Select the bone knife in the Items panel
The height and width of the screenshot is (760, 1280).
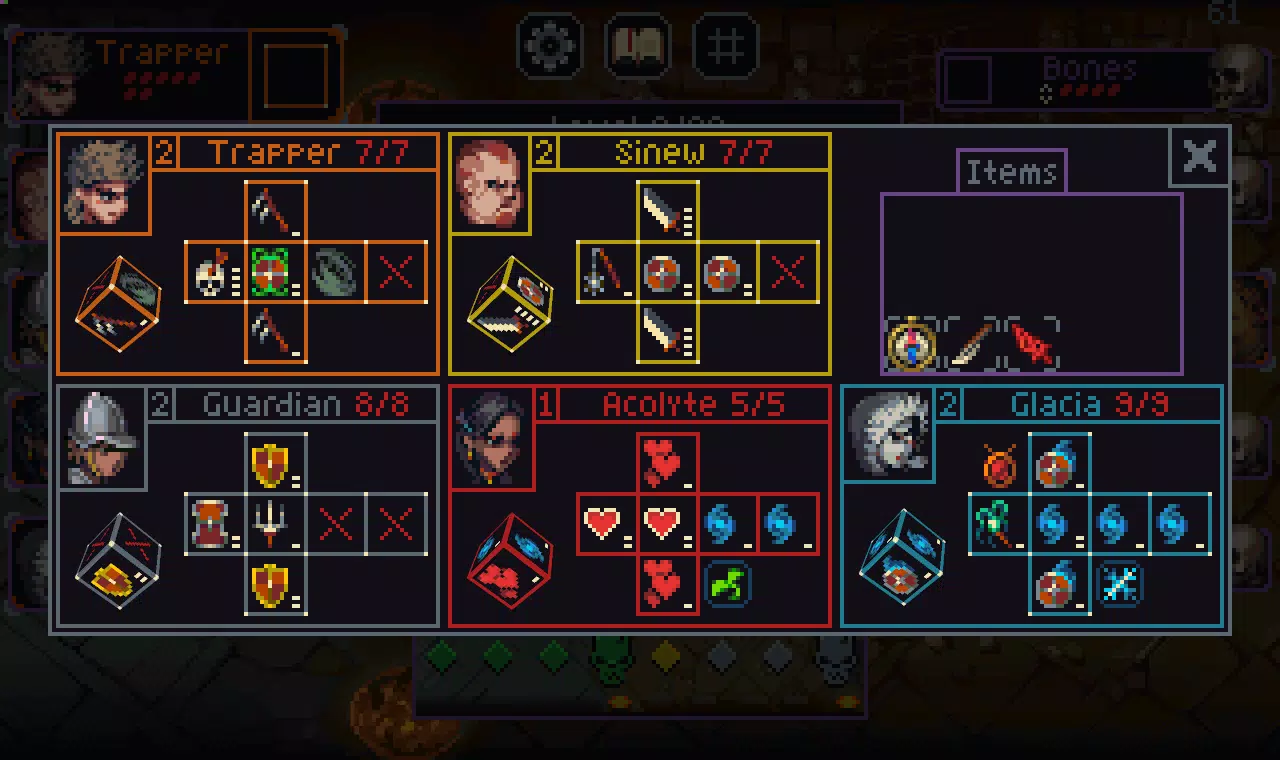[x=968, y=347]
